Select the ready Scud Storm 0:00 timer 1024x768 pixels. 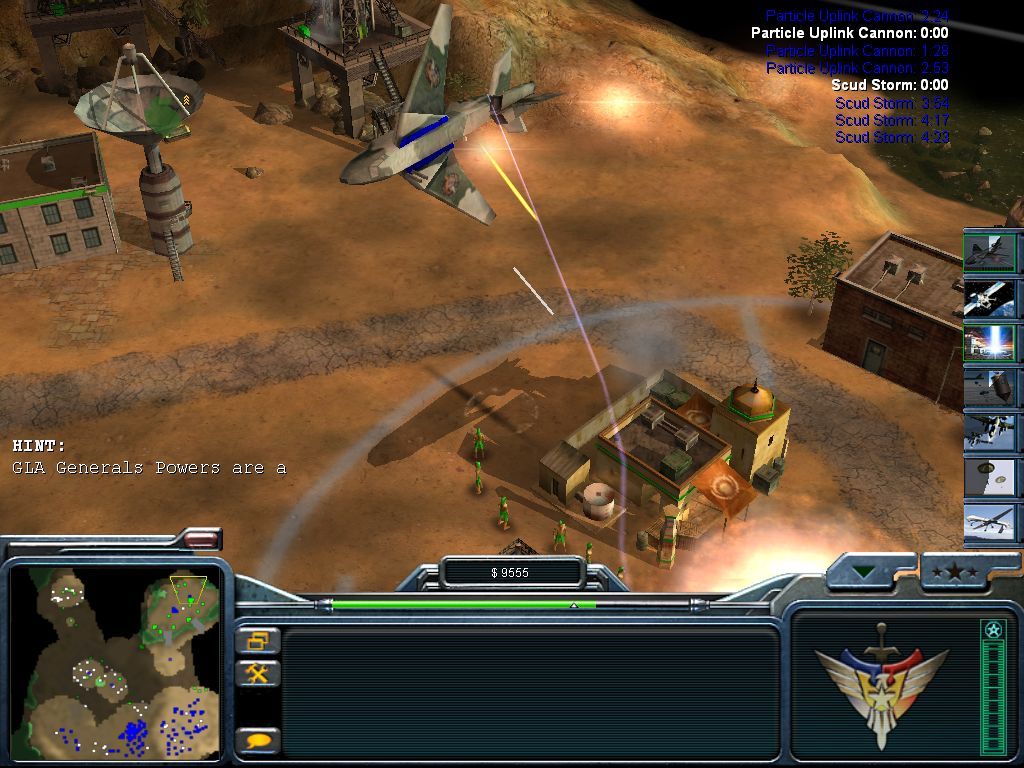click(x=889, y=85)
